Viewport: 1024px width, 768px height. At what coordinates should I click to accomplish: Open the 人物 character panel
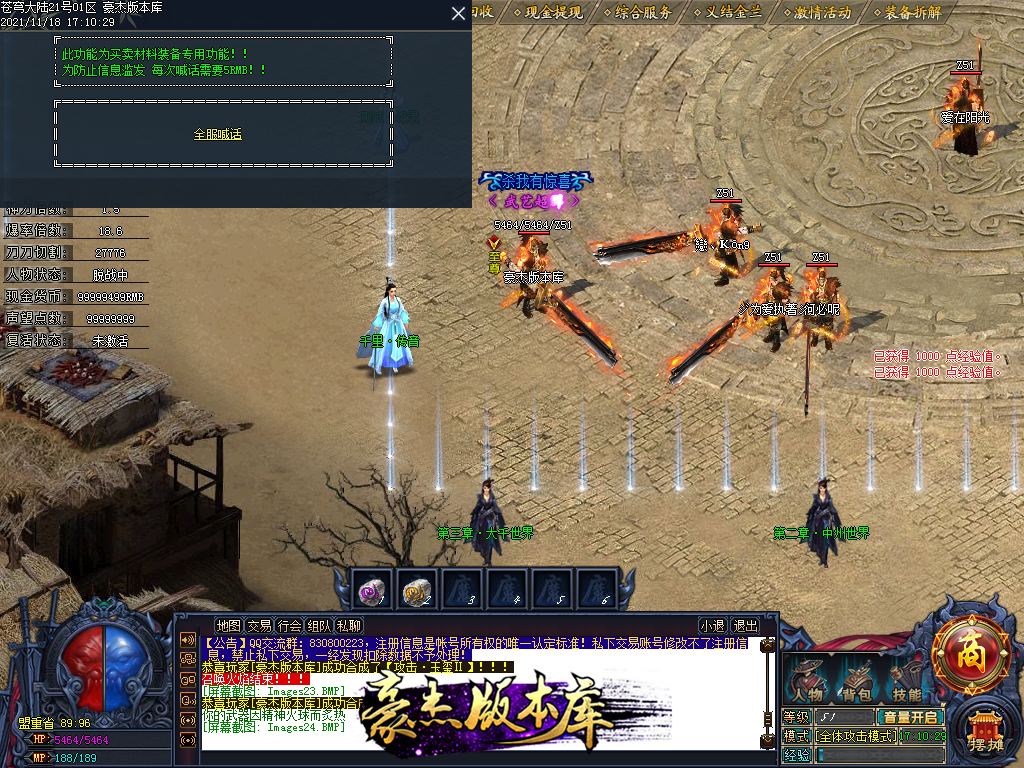coord(808,682)
